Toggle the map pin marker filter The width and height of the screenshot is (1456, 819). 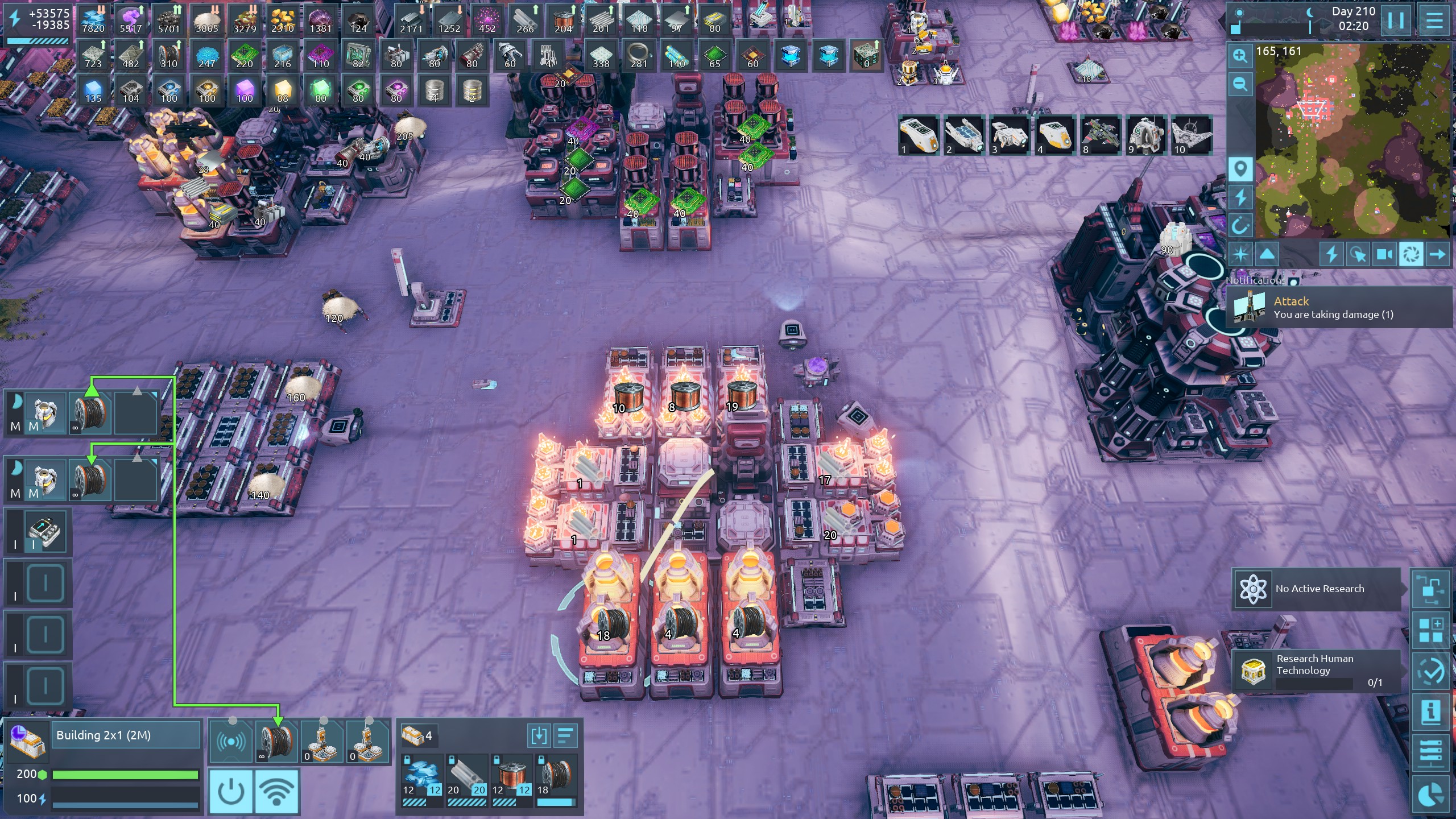pyautogui.click(x=1240, y=169)
